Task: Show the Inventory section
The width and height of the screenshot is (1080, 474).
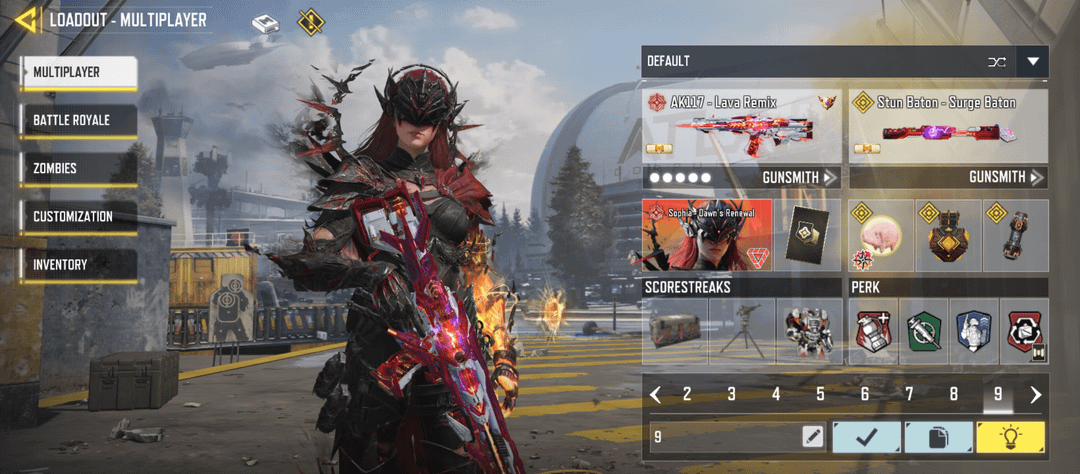Action: [x=78, y=265]
